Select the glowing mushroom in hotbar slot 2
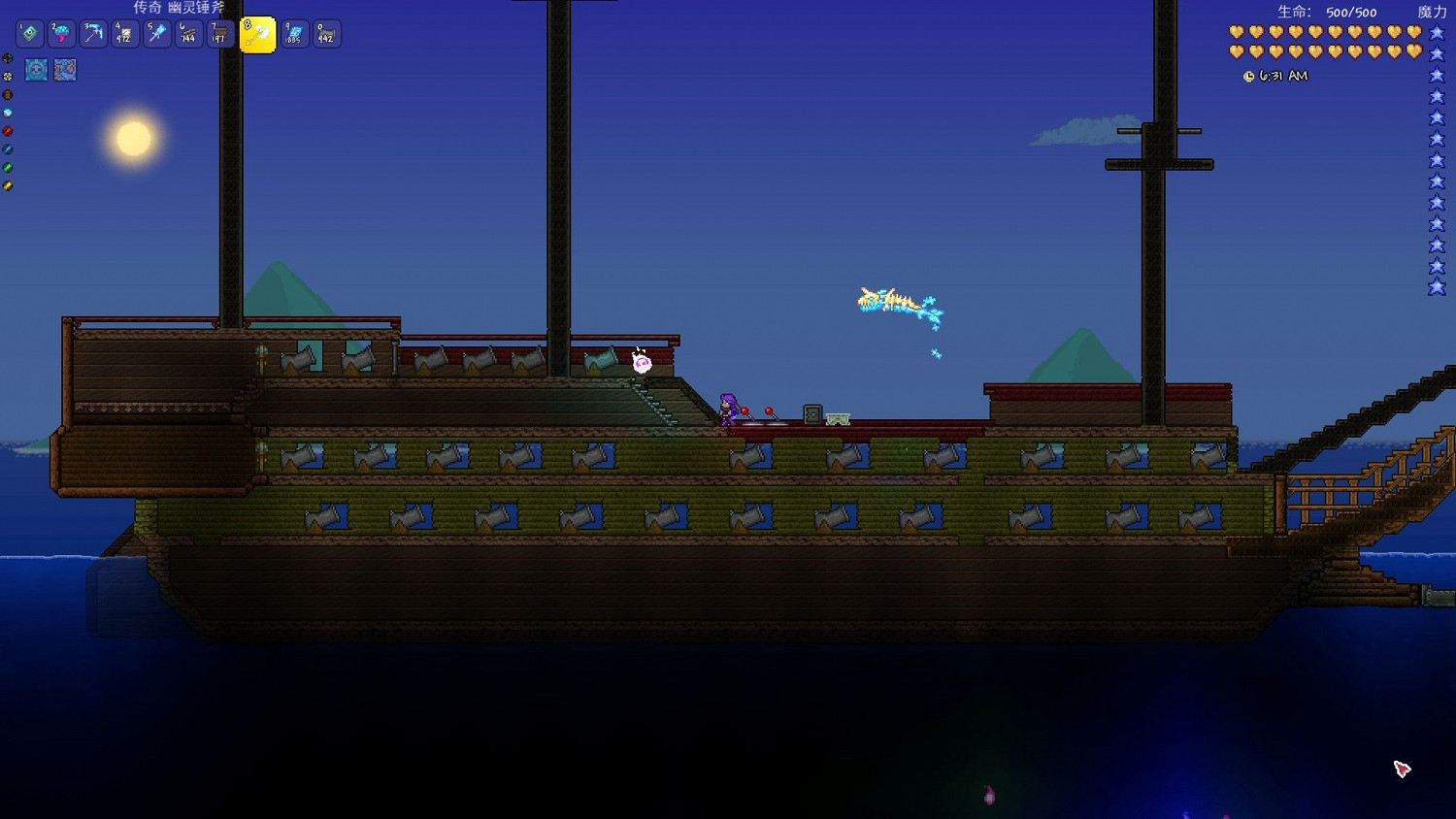 (61, 34)
